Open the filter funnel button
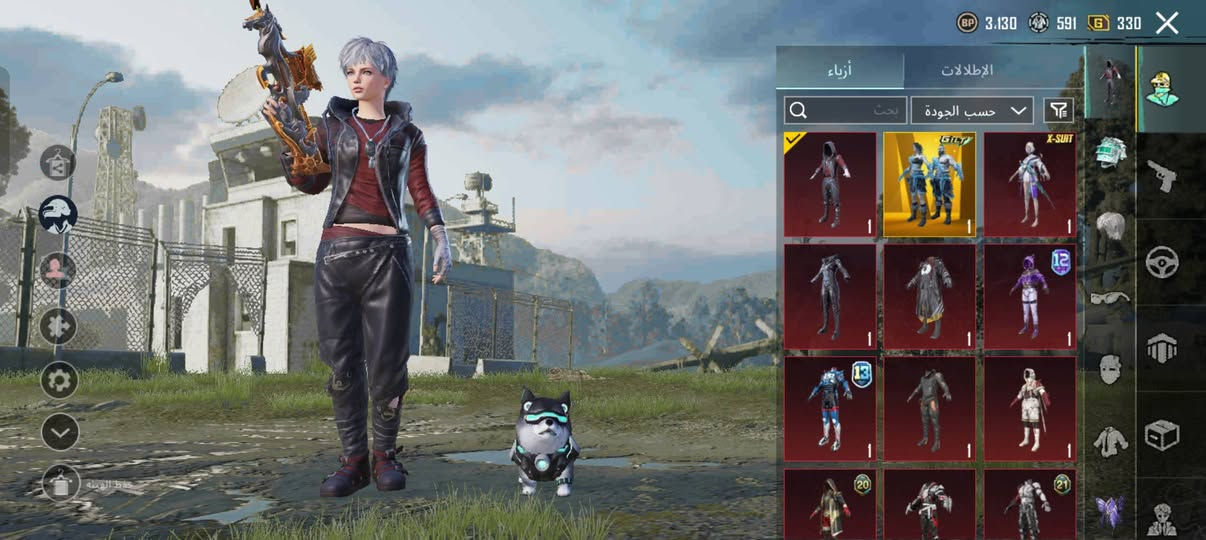This screenshot has height=540, width=1206. pos(1057,110)
